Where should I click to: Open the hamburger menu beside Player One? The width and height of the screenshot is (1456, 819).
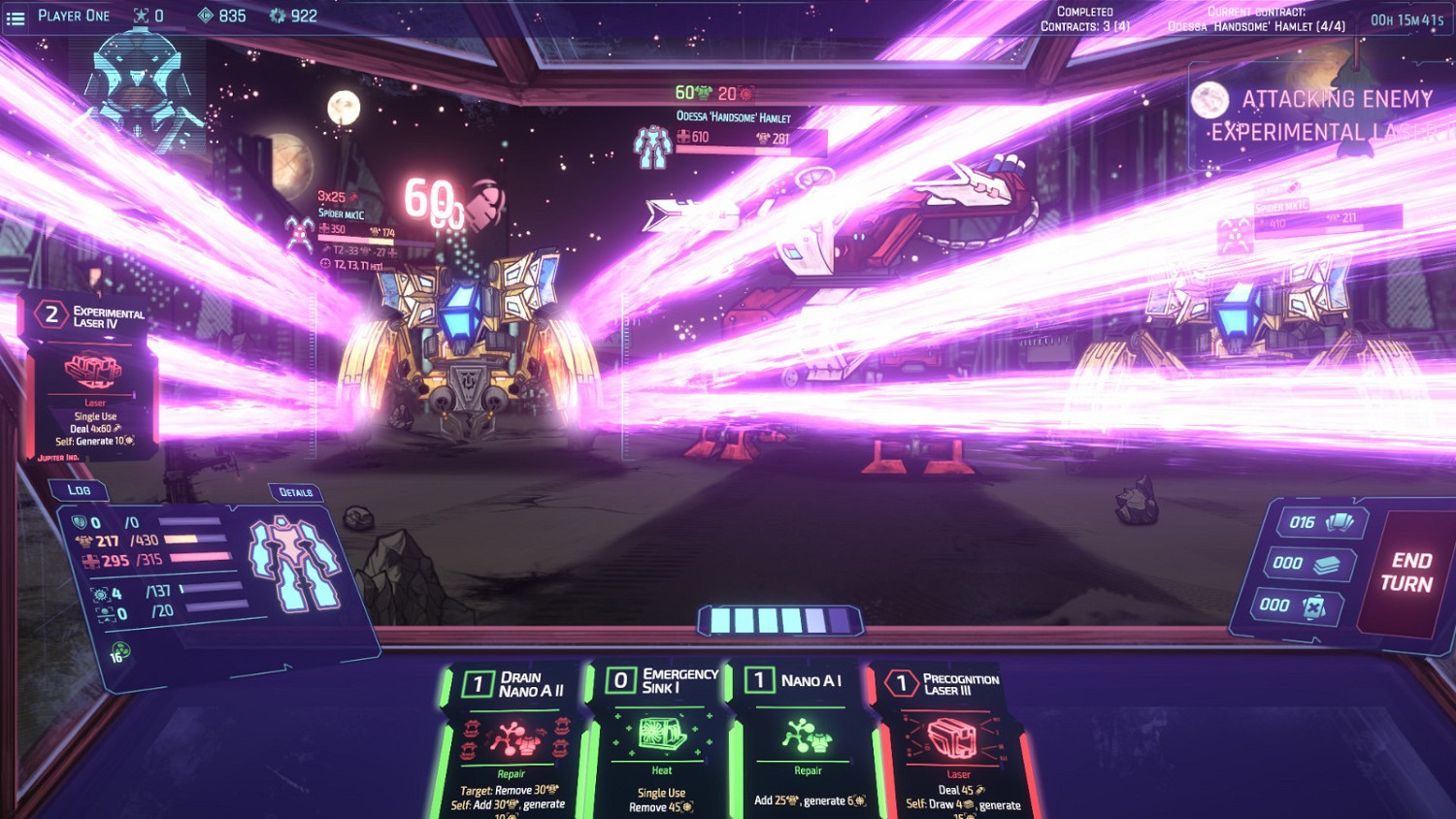pyautogui.click(x=16, y=16)
